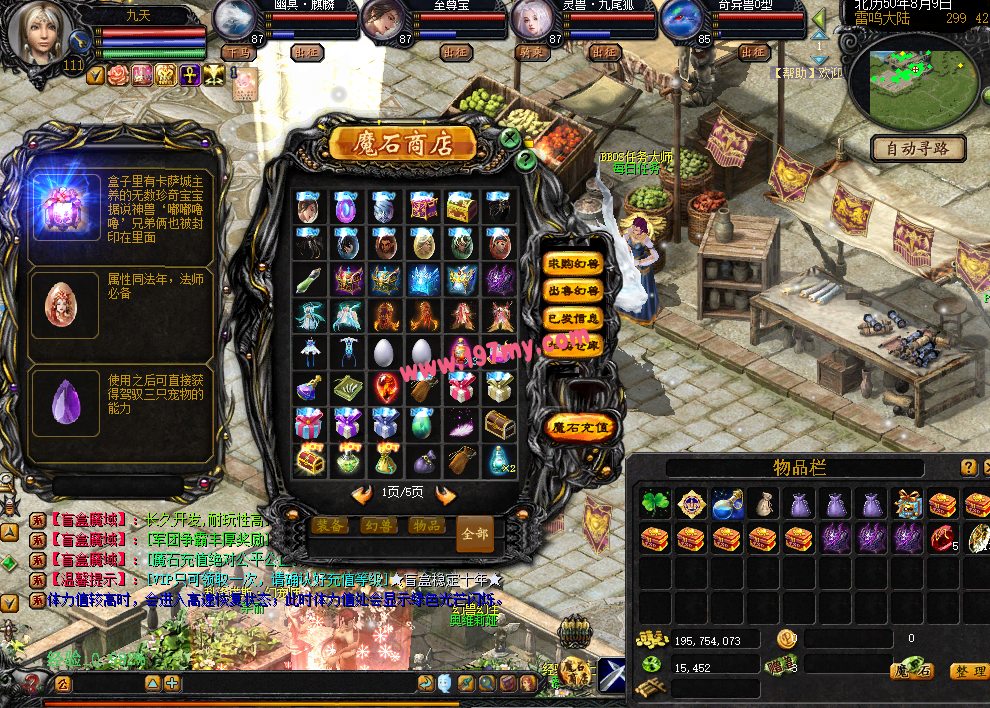This screenshot has width=990, height=708.
Task: Open the shop's green question-mark help
Action: (526, 160)
